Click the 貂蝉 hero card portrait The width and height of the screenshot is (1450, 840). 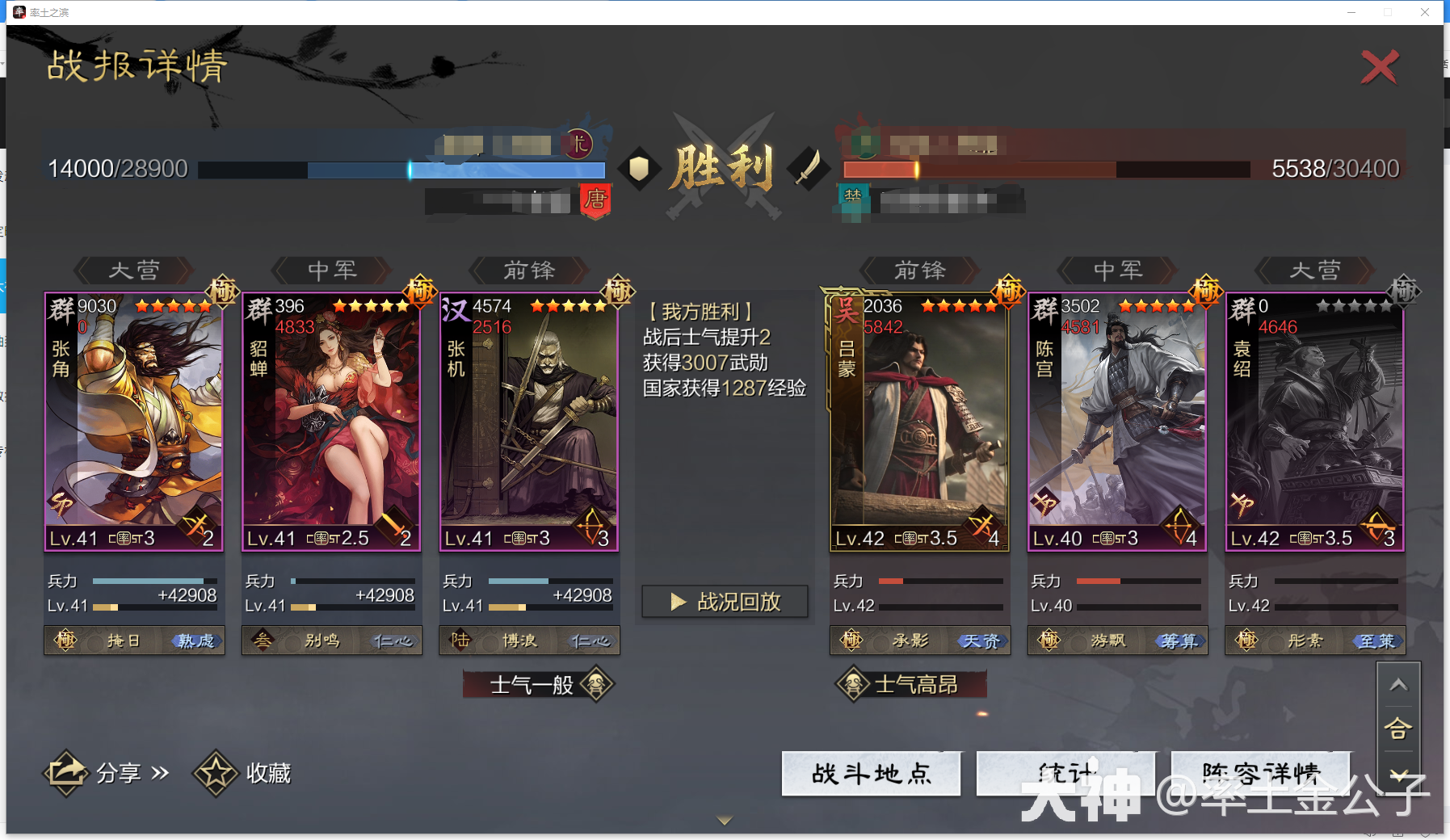coord(330,420)
